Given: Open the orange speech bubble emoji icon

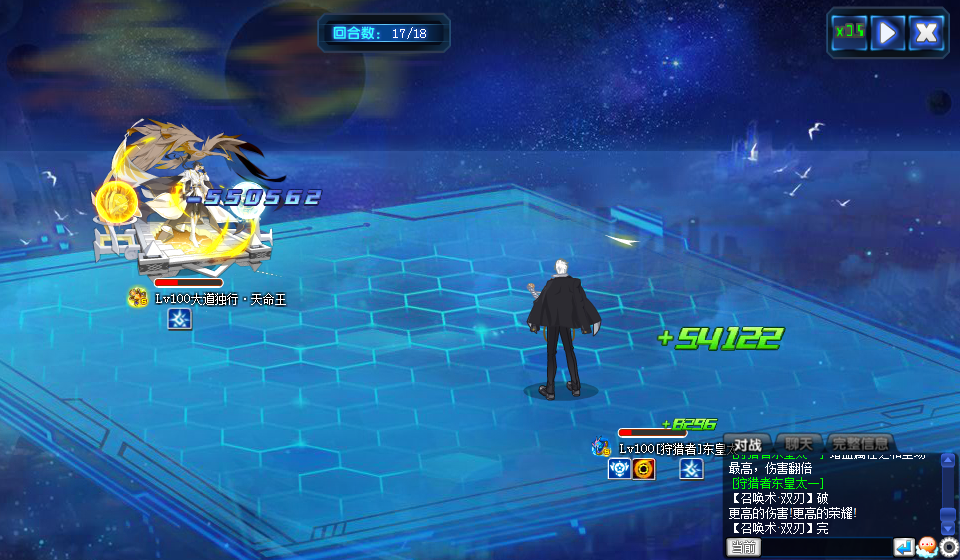Looking at the screenshot, I should [926, 547].
